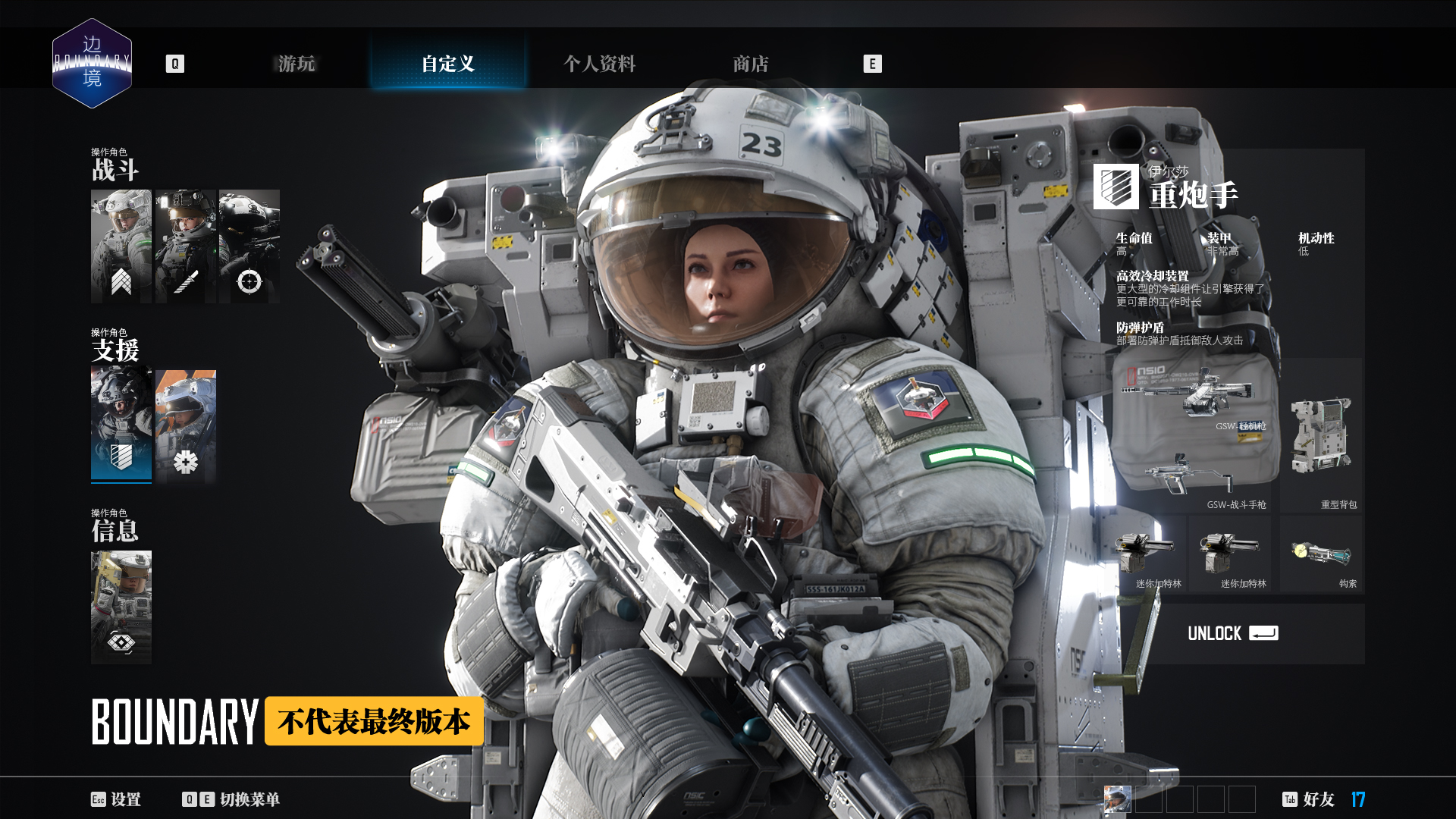Select the support operator with shield icon

(x=121, y=425)
